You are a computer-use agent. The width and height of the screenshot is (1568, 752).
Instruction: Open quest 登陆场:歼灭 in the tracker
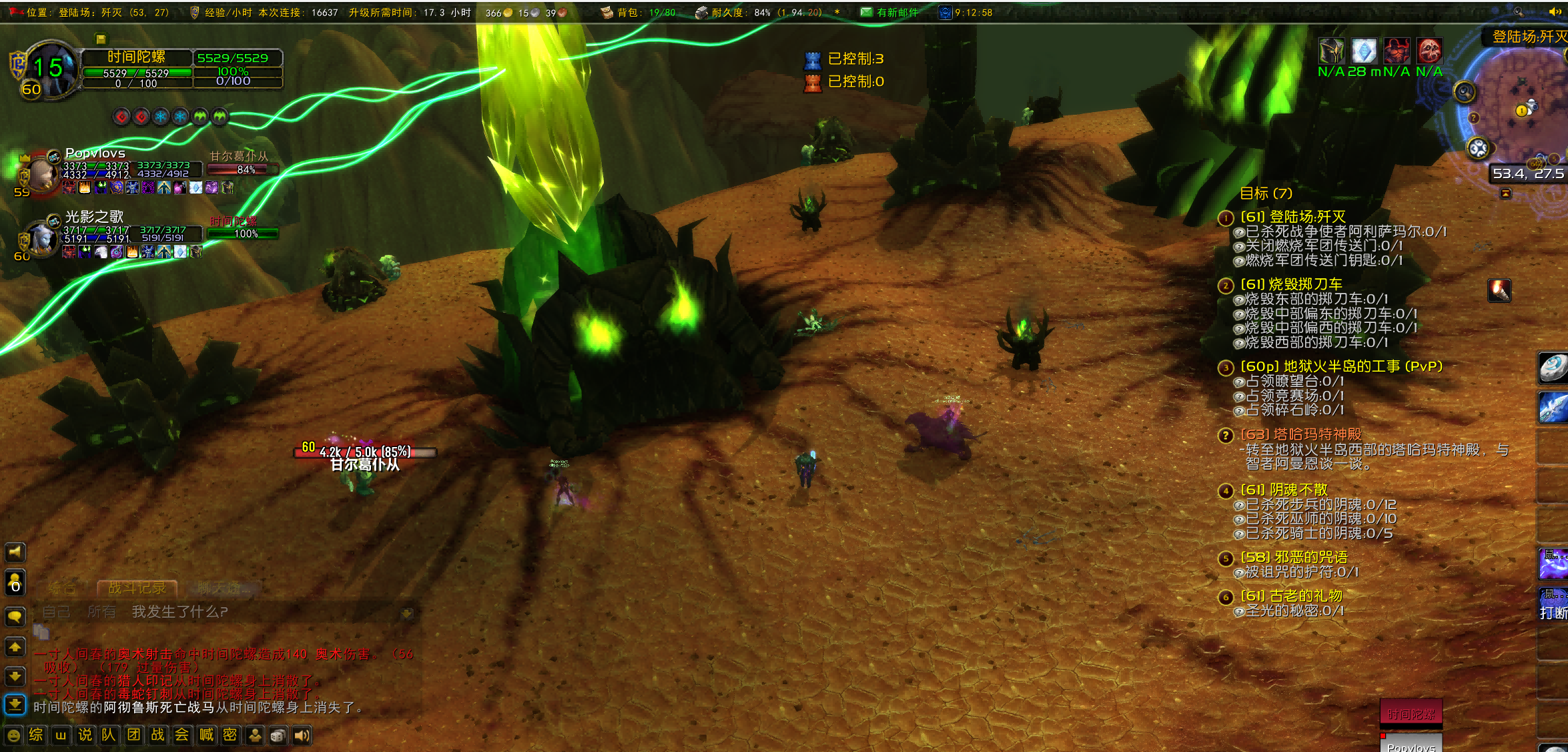(1292, 217)
